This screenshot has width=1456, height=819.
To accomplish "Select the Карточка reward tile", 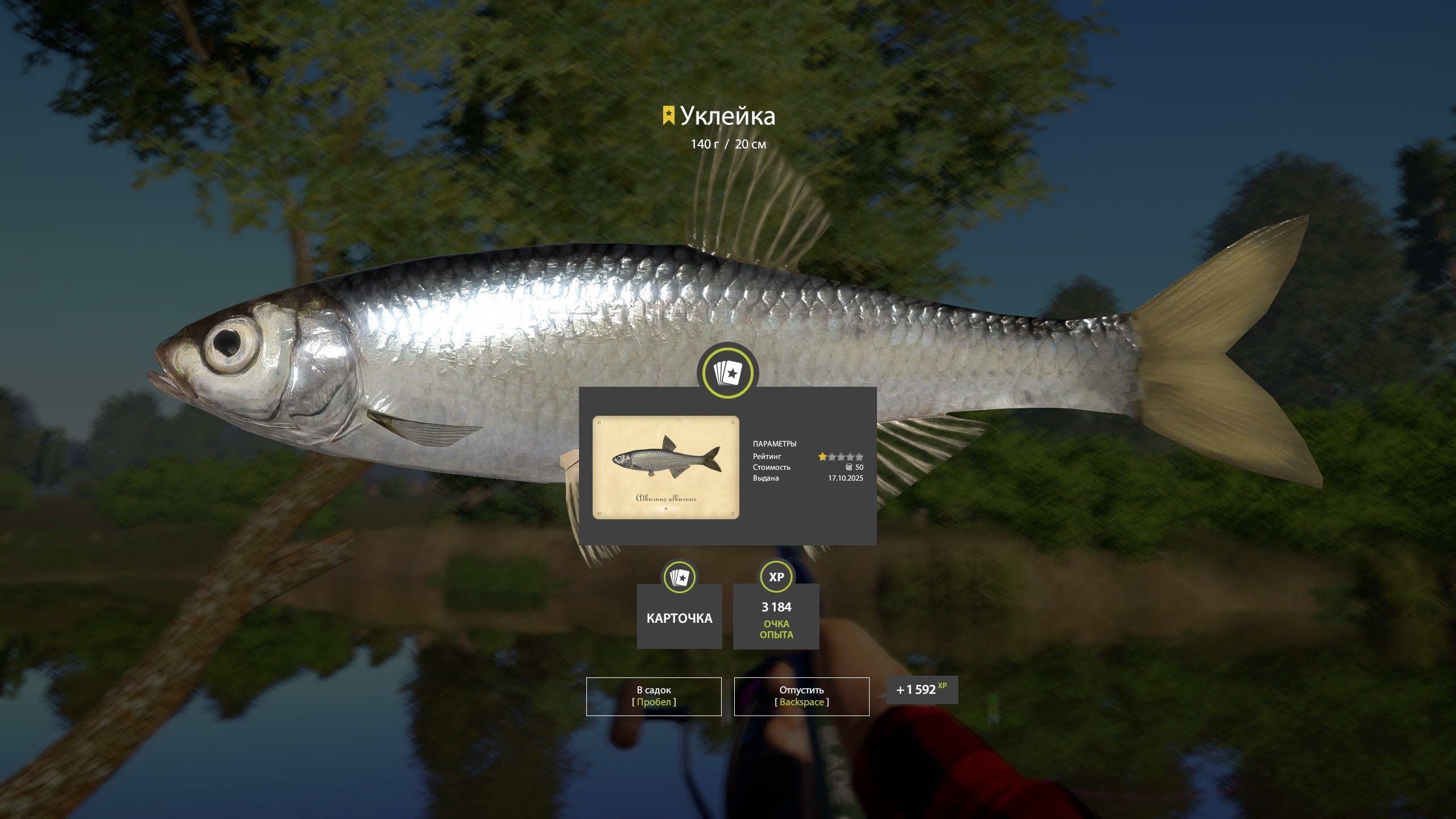I will click(x=679, y=616).
